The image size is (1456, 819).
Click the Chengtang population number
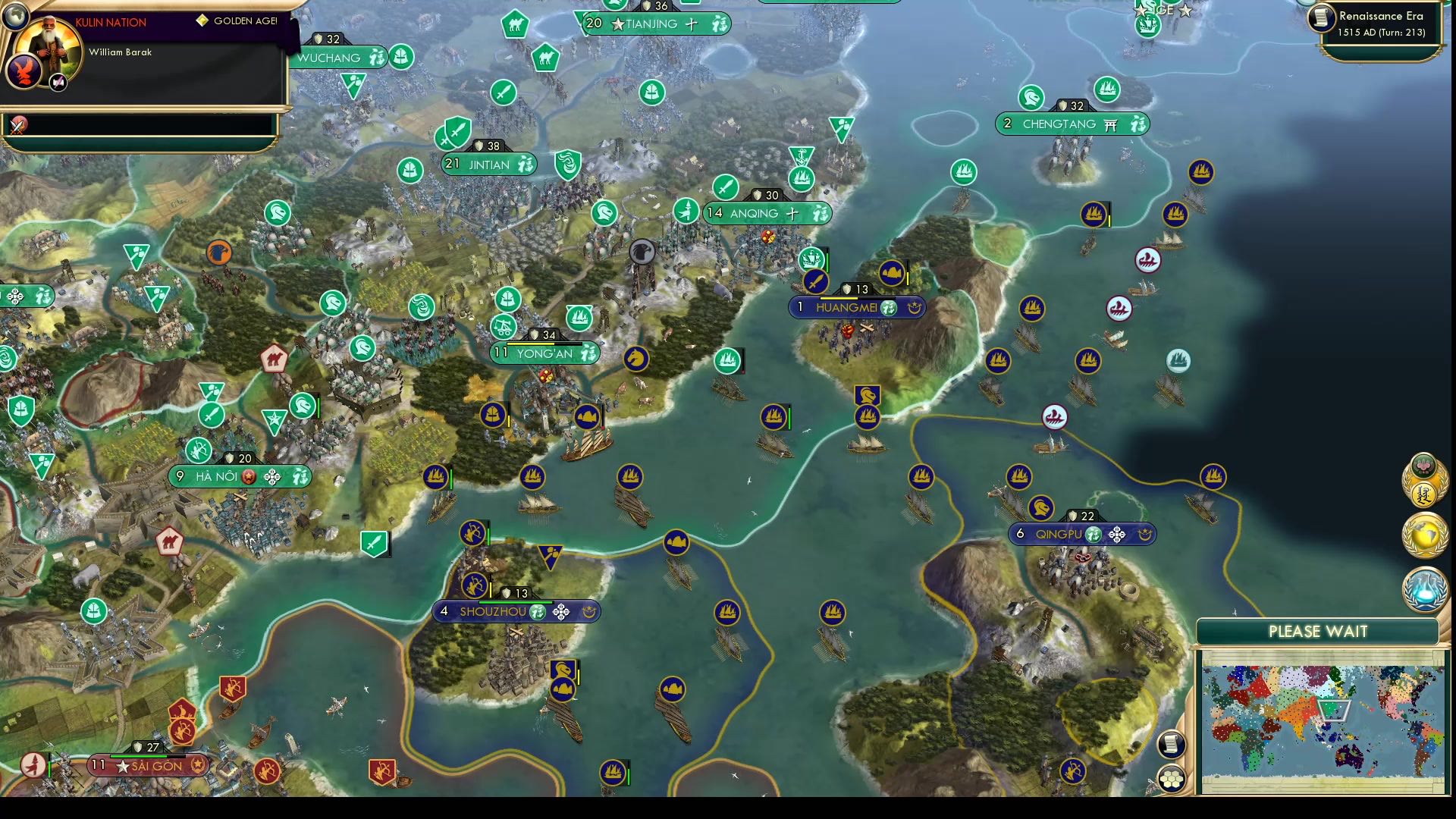(1008, 124)
